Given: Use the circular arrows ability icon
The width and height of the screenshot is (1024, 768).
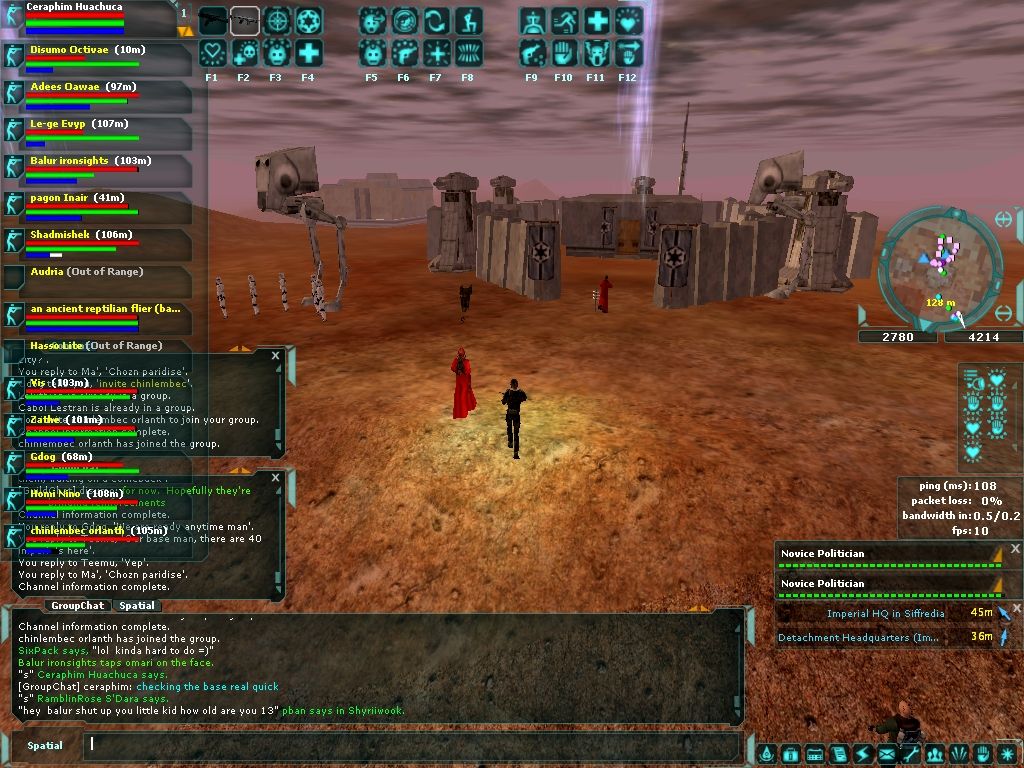Looking at the screenshot, I should pyautogui.click(x=435, y=21).
